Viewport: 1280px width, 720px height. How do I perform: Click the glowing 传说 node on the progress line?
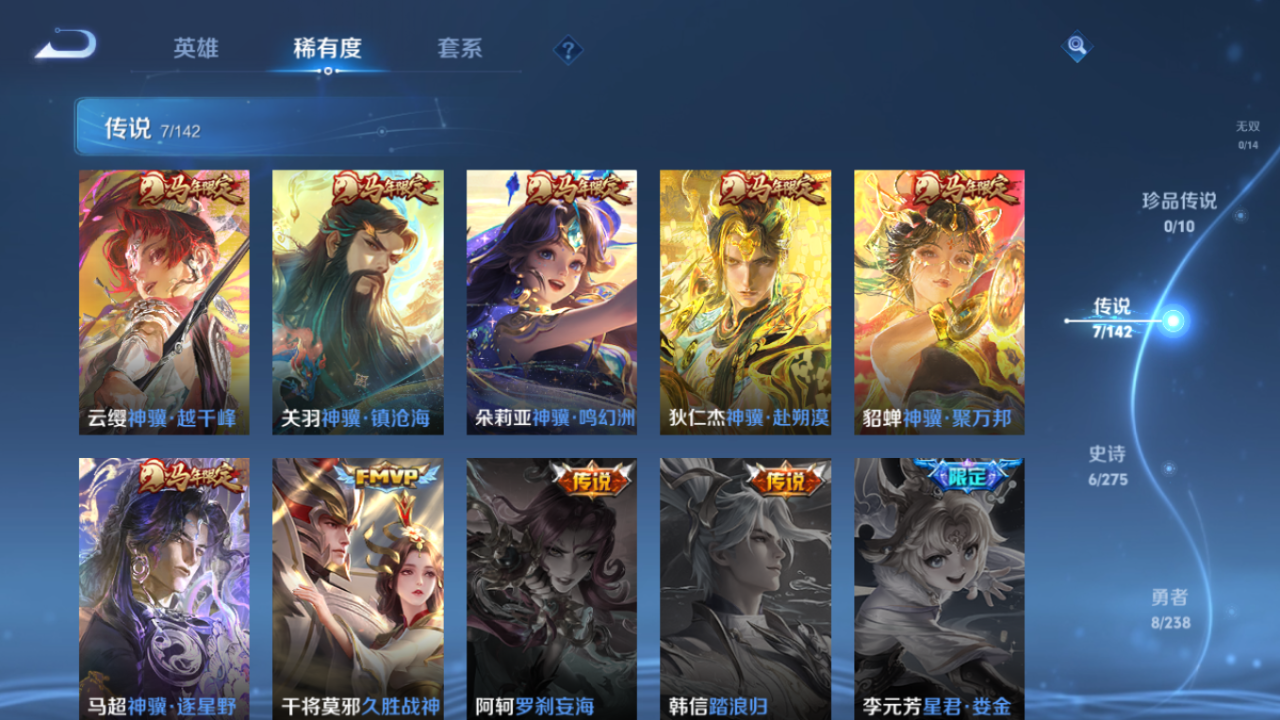tap(1172, 320)
